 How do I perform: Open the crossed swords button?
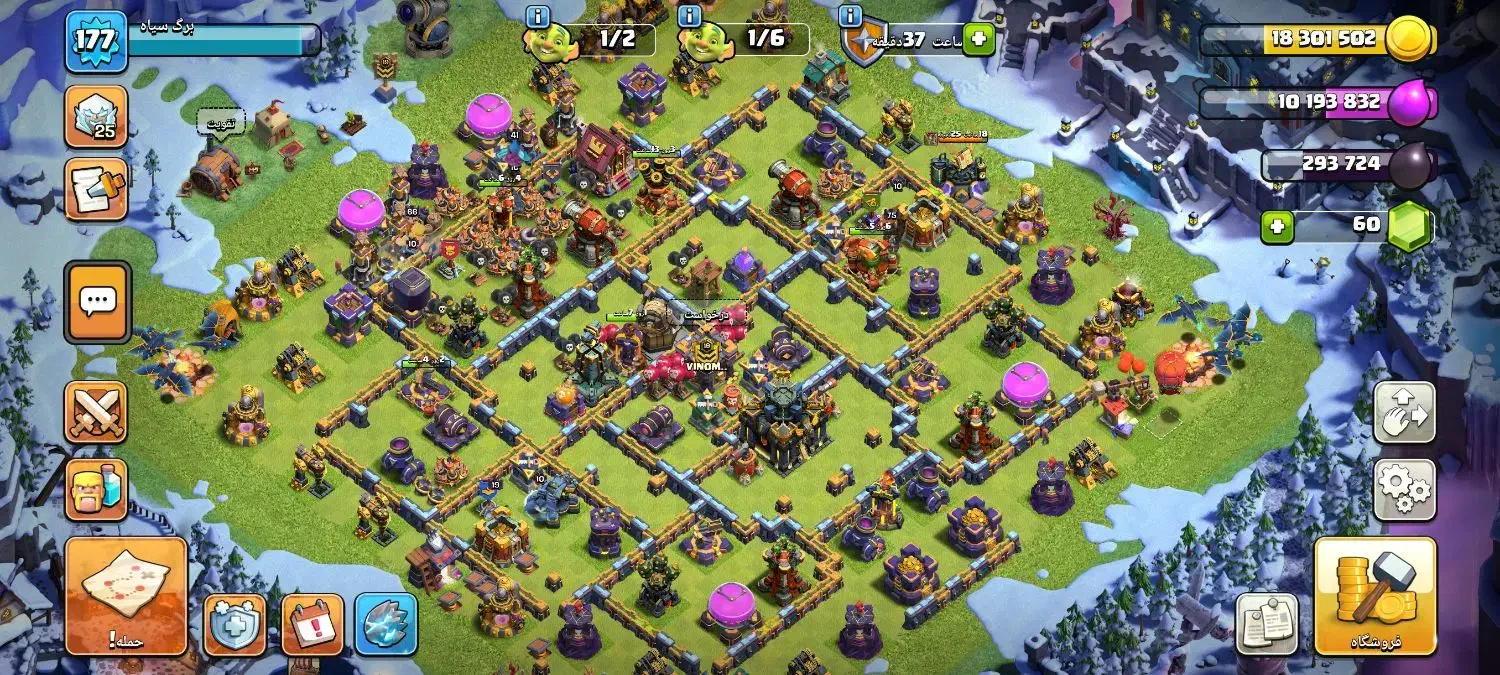point(96,412)
